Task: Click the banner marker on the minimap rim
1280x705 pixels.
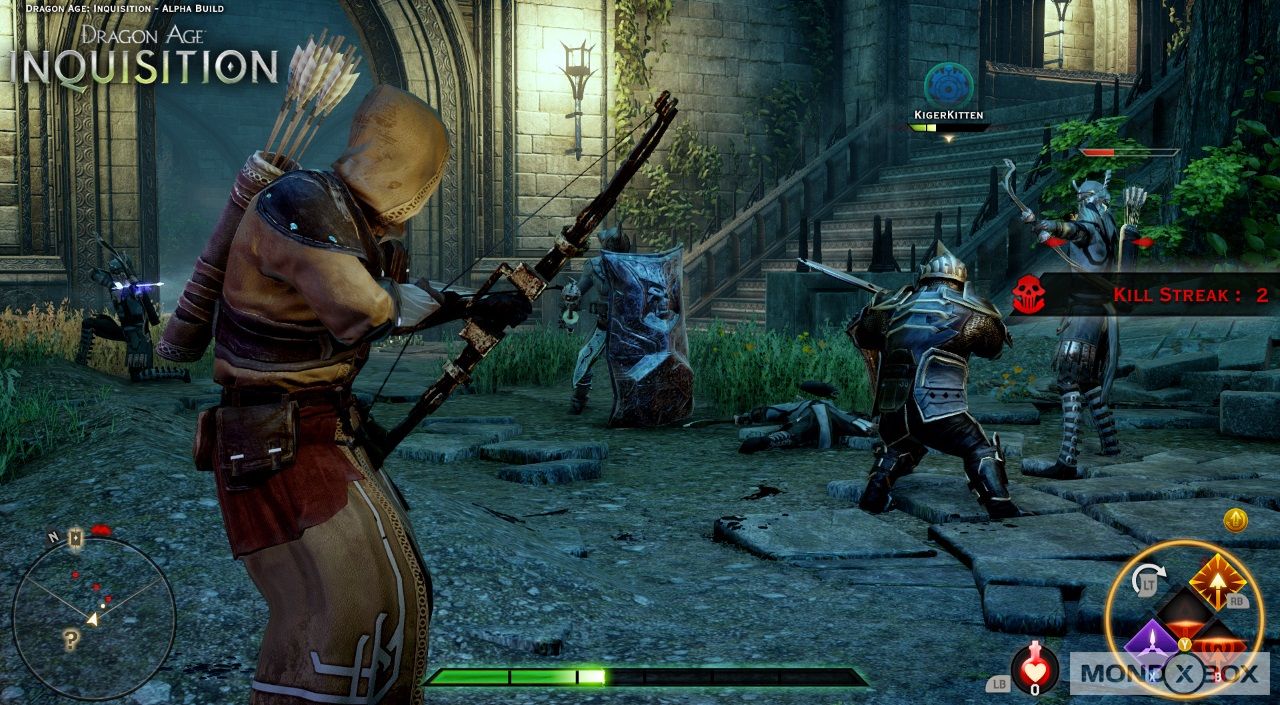Action: pos(75,538)
